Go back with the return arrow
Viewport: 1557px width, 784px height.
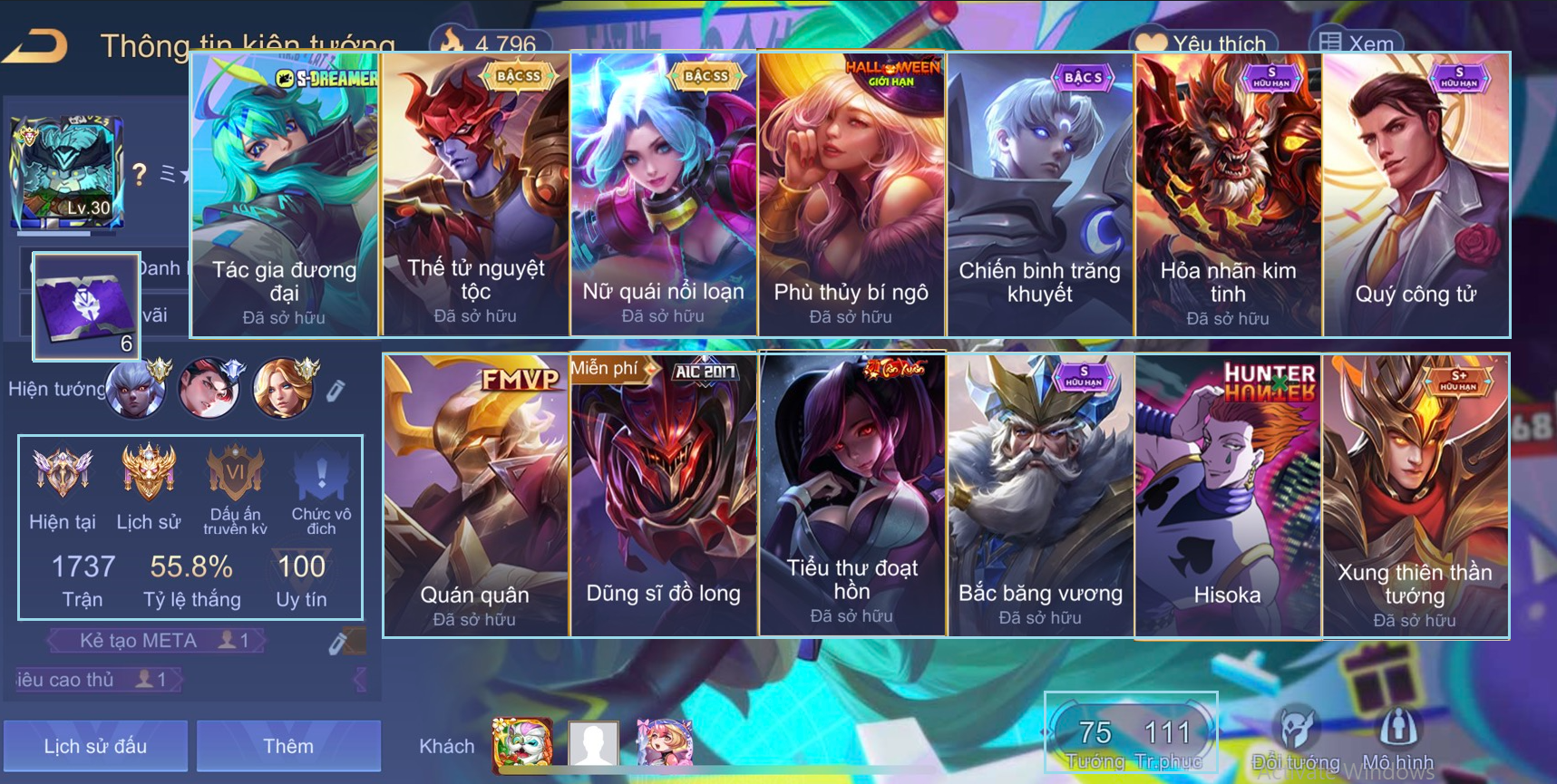(x=36, y=44)
